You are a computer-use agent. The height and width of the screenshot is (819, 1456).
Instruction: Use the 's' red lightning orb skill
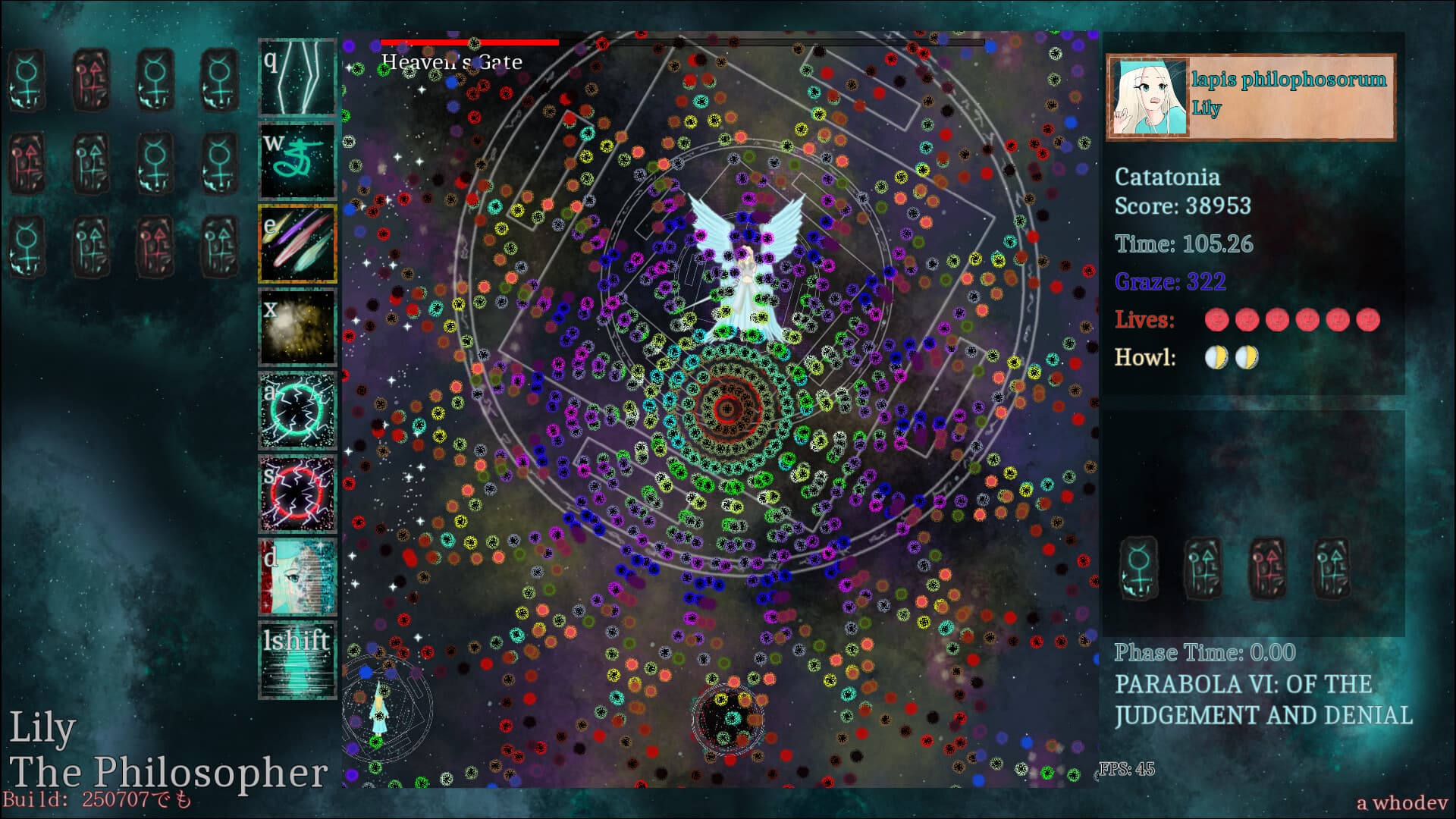[297, 494]
